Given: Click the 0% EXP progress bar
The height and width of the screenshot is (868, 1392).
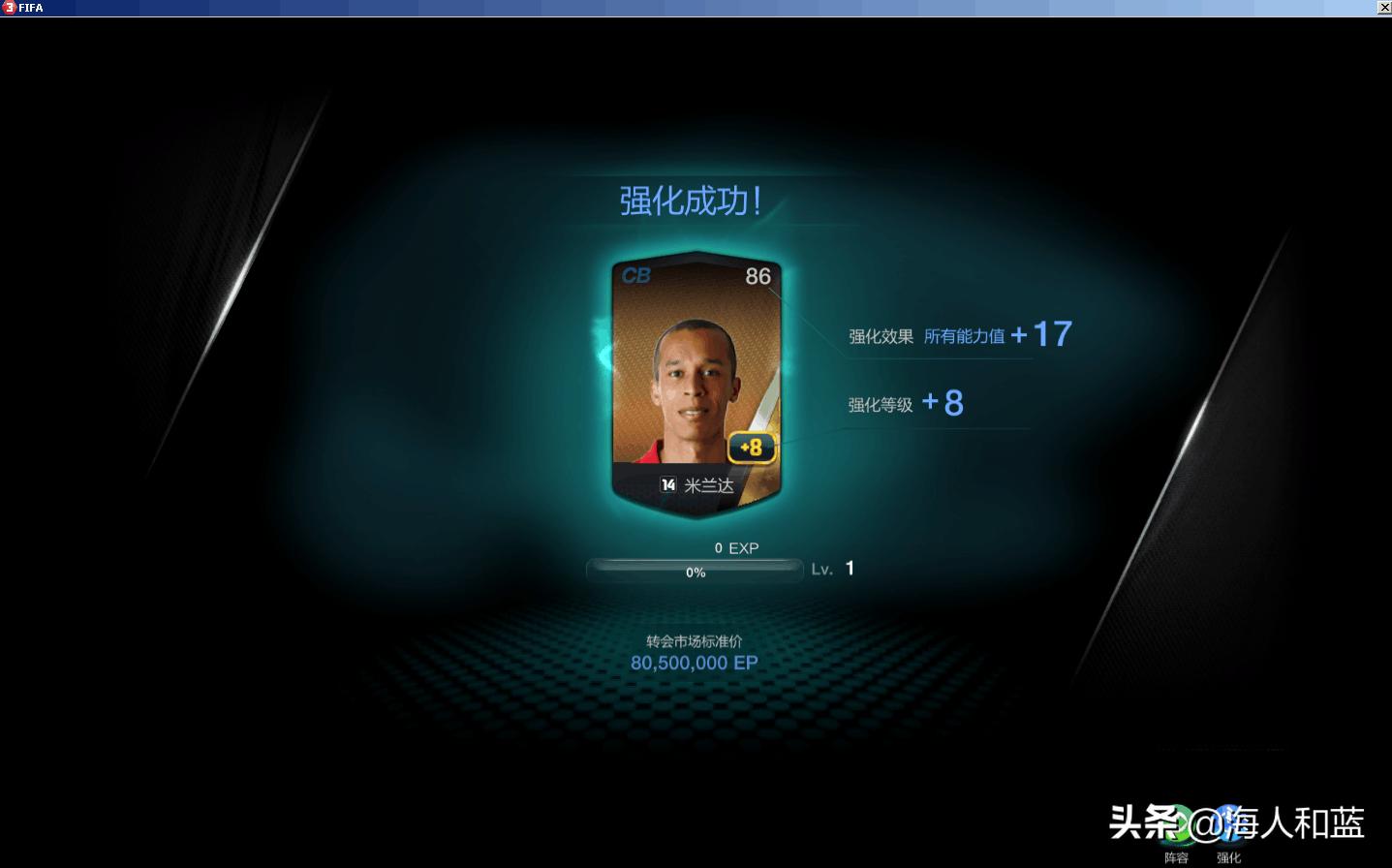Looking at the screenshot, I should point(694,571).
